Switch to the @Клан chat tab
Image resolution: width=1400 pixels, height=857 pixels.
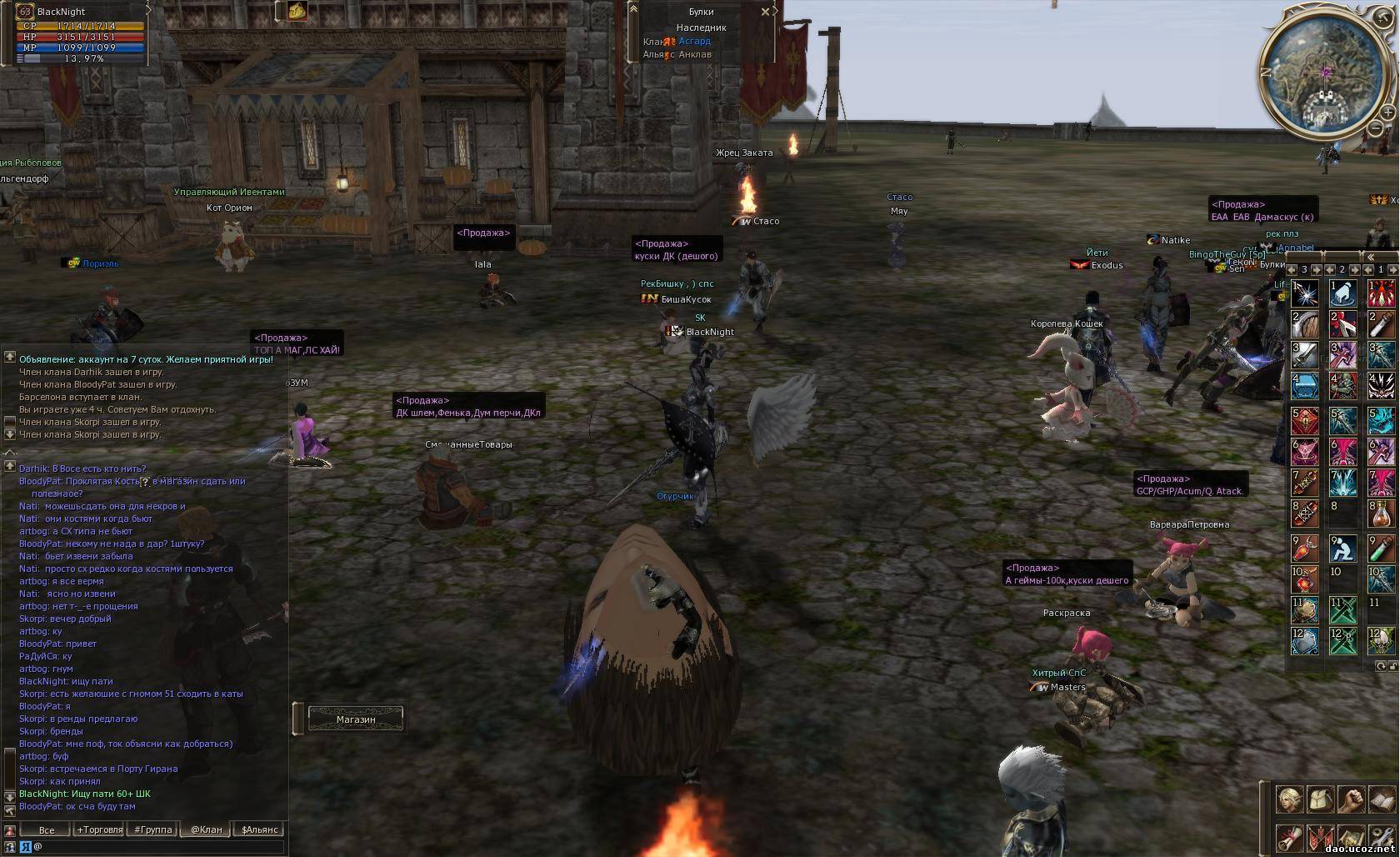click(207, 829)
